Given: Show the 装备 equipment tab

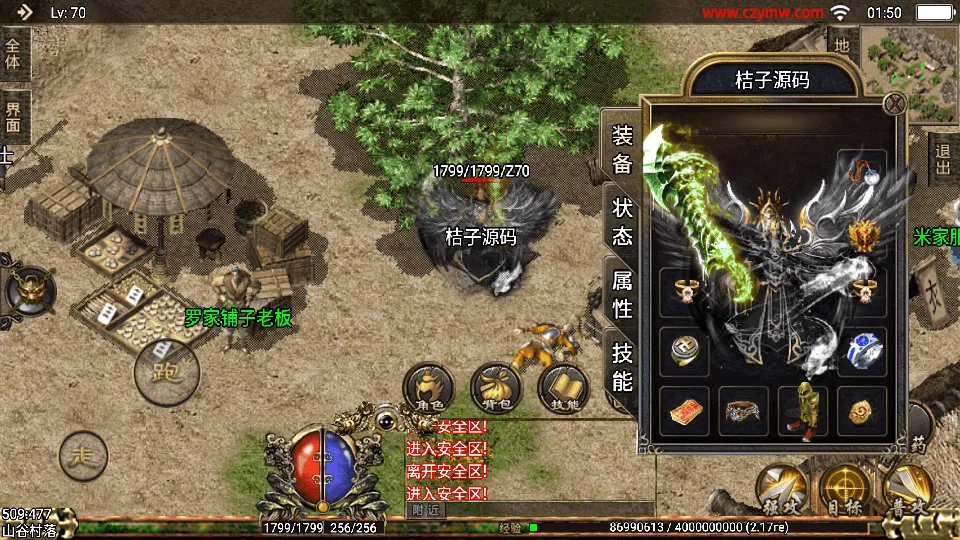Looking at the screenshot, I should [x=622, y=150].
